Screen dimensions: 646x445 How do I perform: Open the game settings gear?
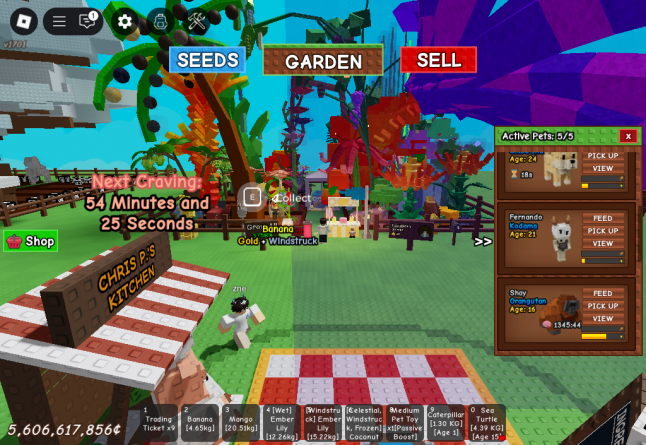[x=125, y=21]
